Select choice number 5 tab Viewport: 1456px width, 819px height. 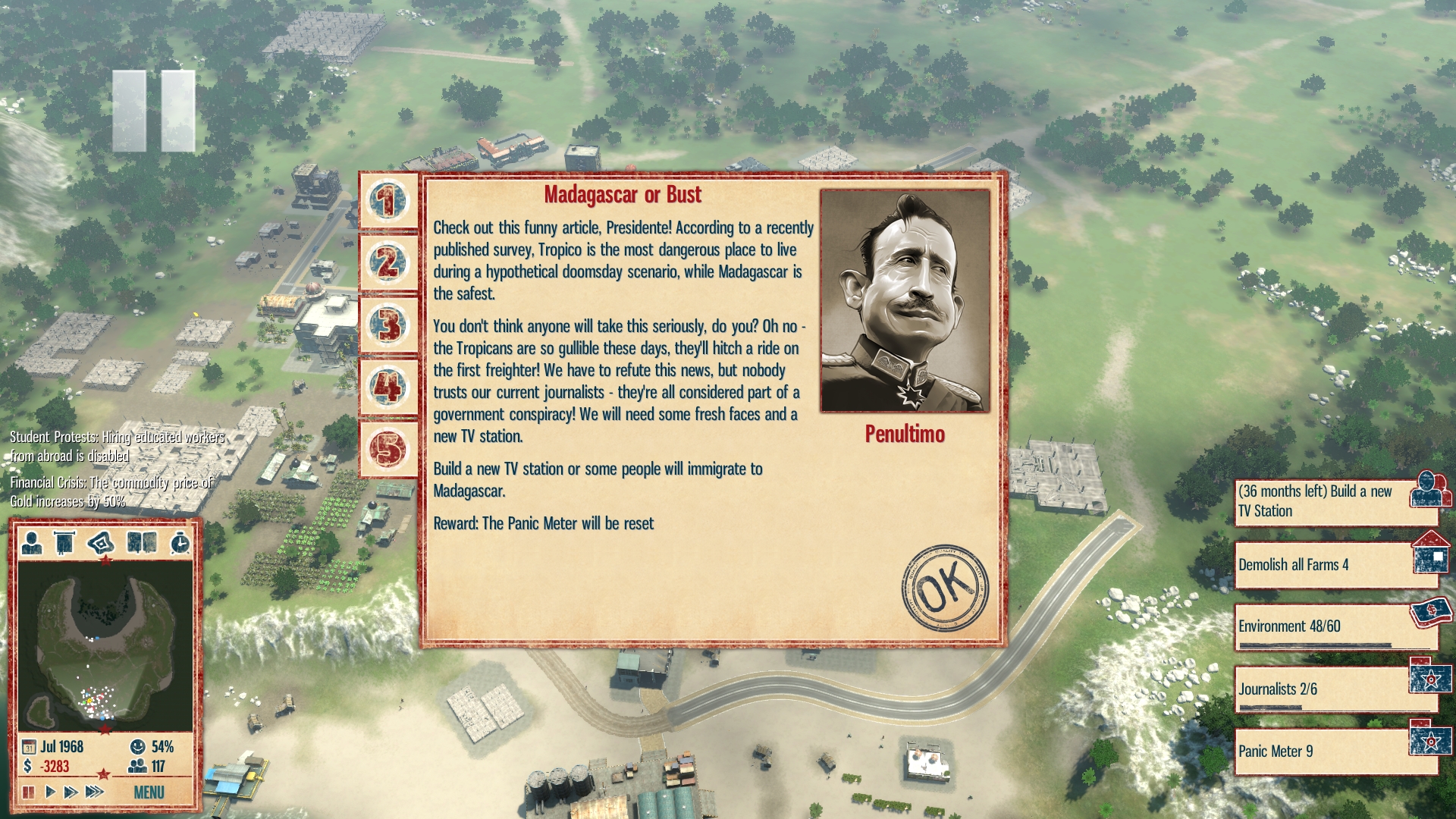click(x=388, y=449)
